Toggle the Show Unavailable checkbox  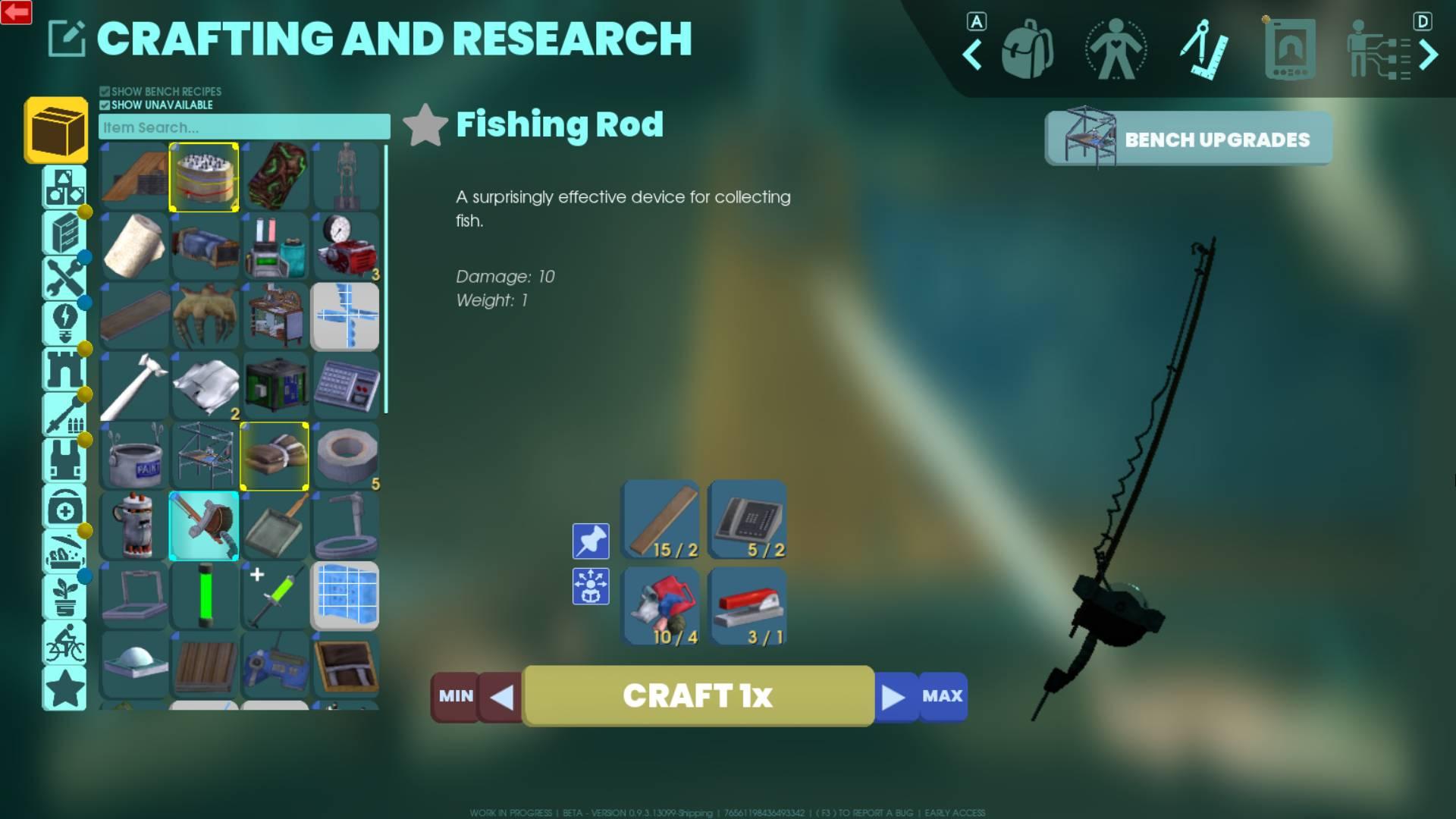105,105
